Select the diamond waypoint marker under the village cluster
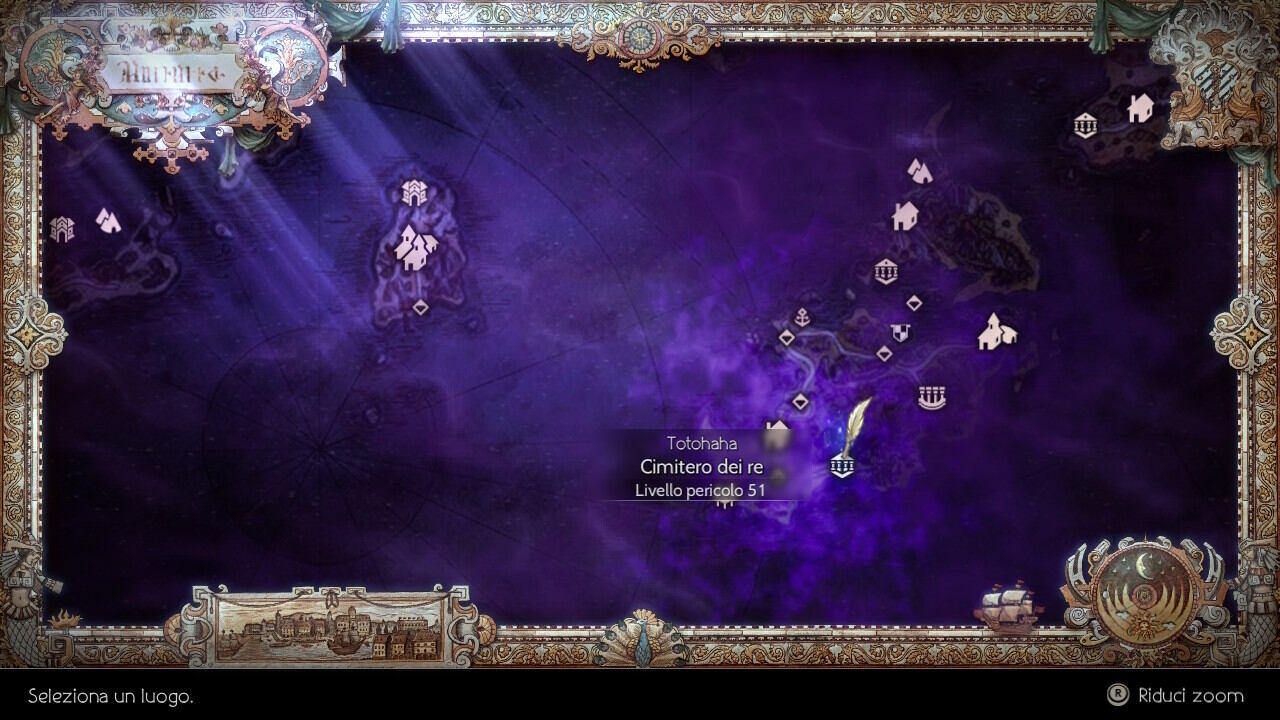 420,307
